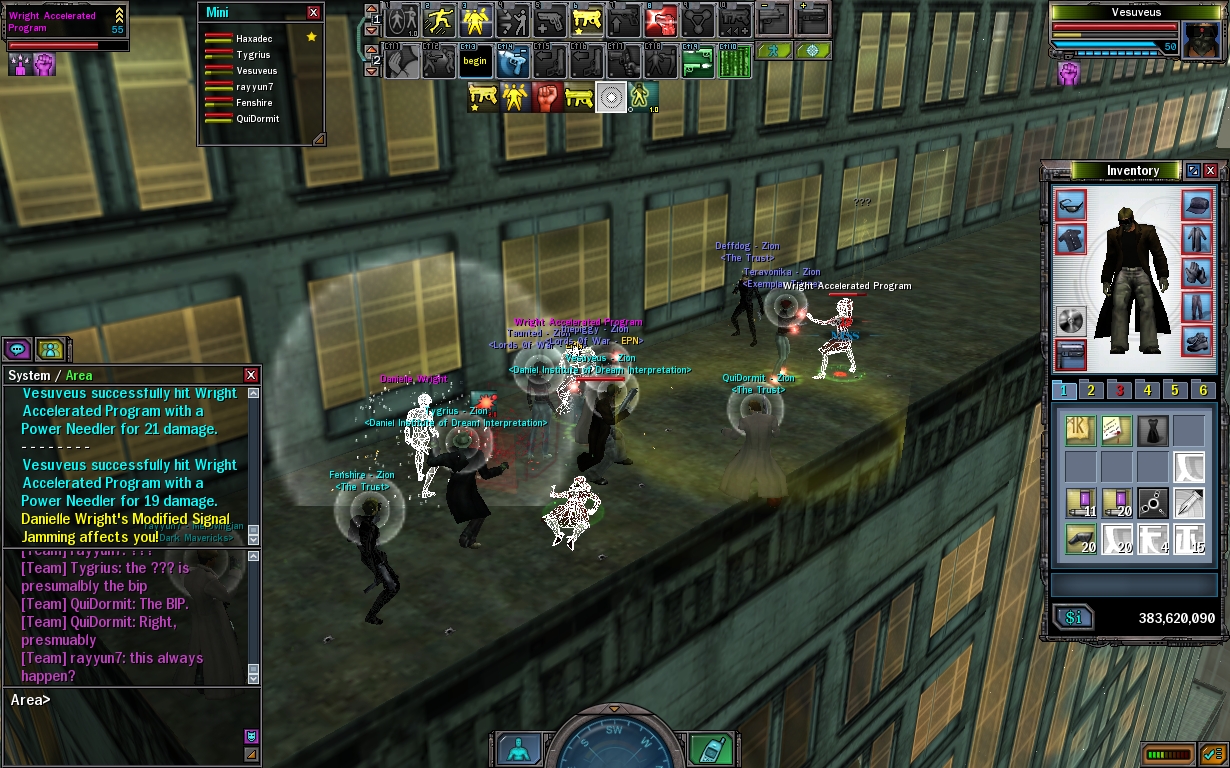Activate the red glowing hotbar ability in slot 8

(x=661, y=19)
